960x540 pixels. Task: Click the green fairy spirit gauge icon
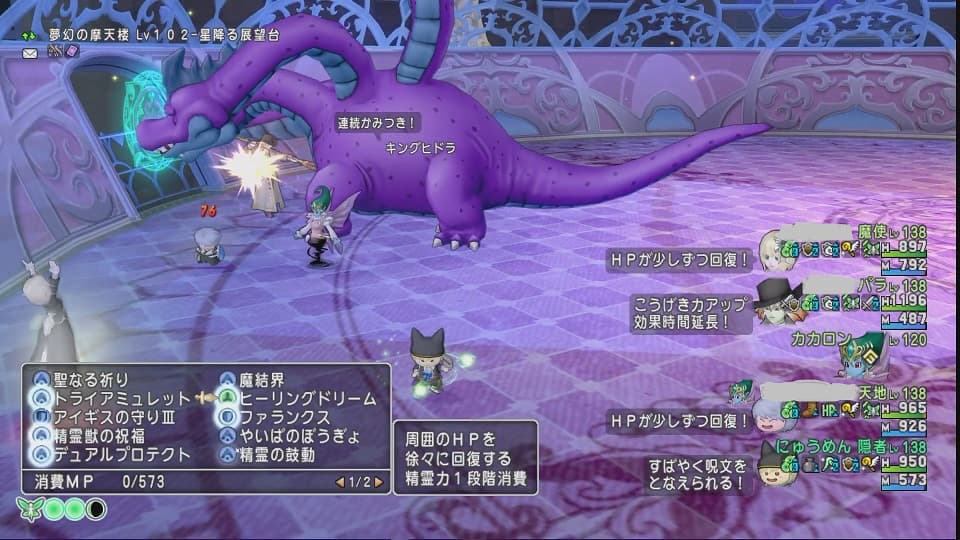pos(28,508)
